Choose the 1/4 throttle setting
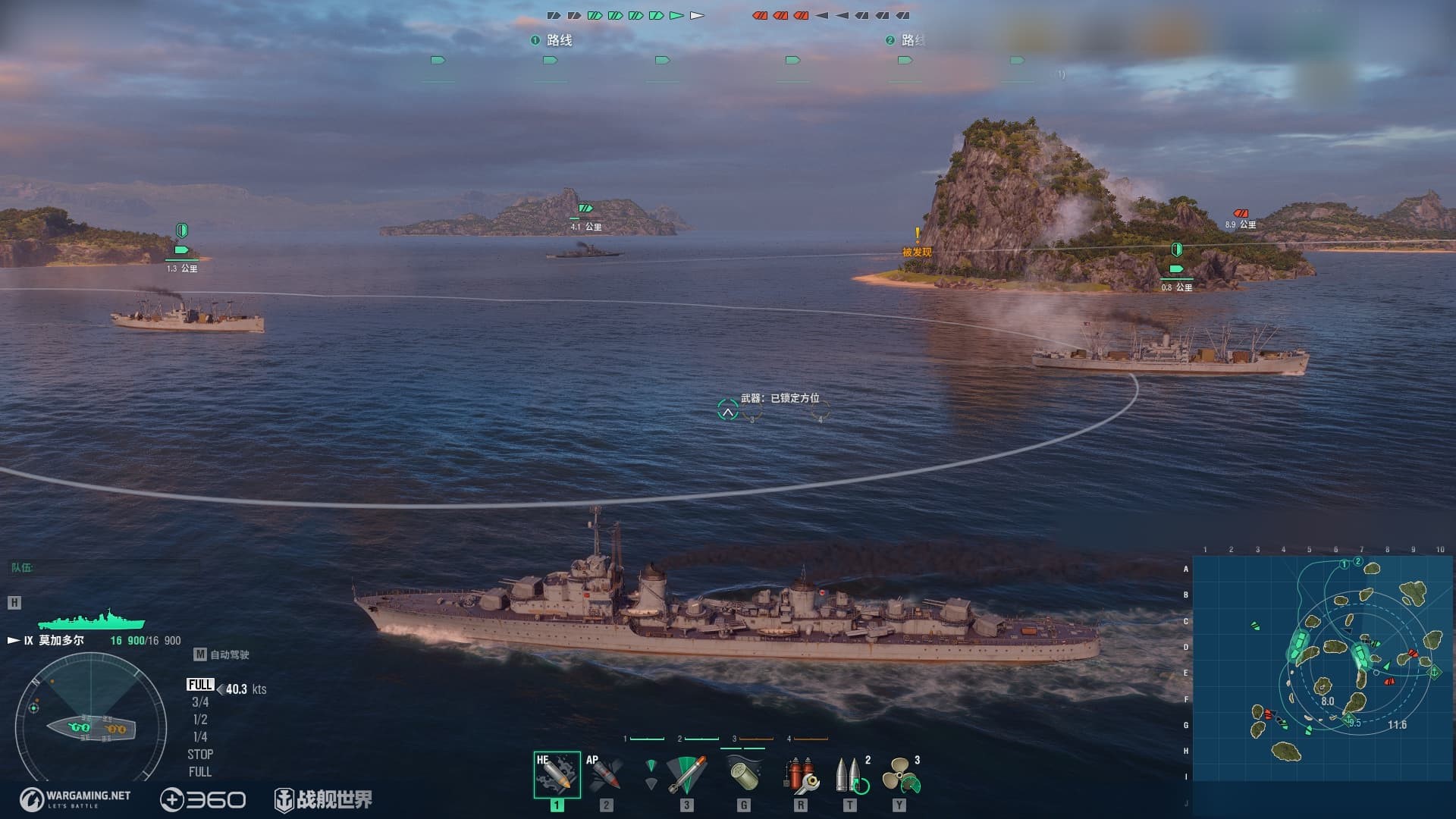This screenshot has height=819, width=1456. 200,737
